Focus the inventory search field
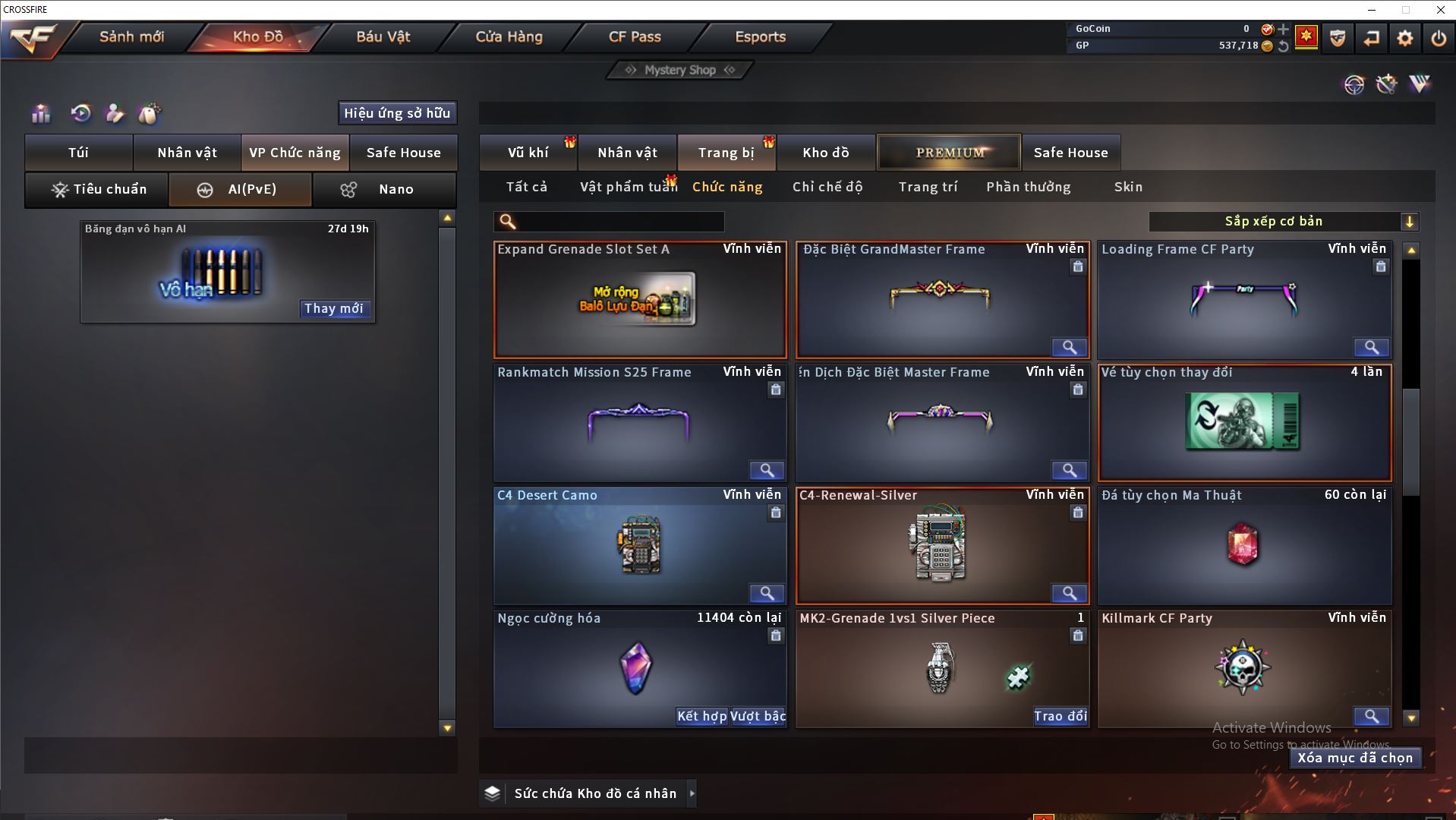The height and width of the screenshot is (820, 1456). click(619, 222)
